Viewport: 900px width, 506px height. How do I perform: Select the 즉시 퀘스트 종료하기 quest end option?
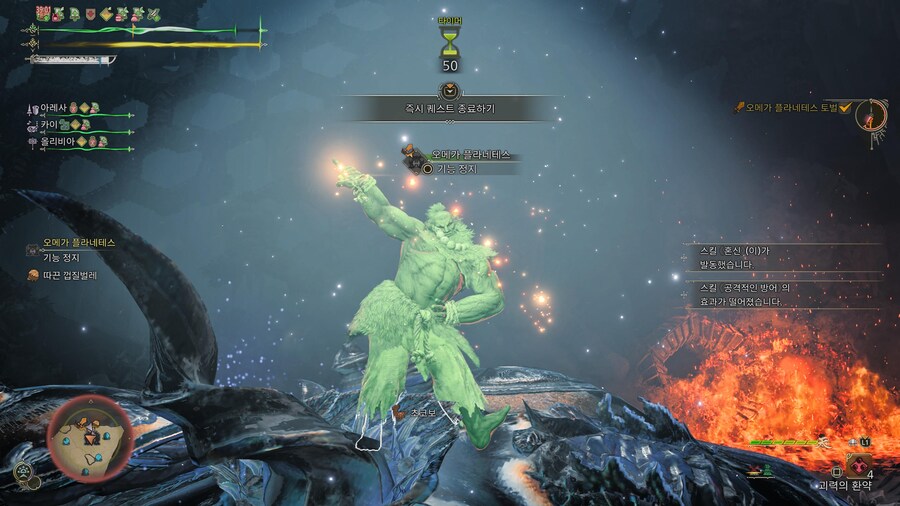pyautogui.click(x=449, y=108)
